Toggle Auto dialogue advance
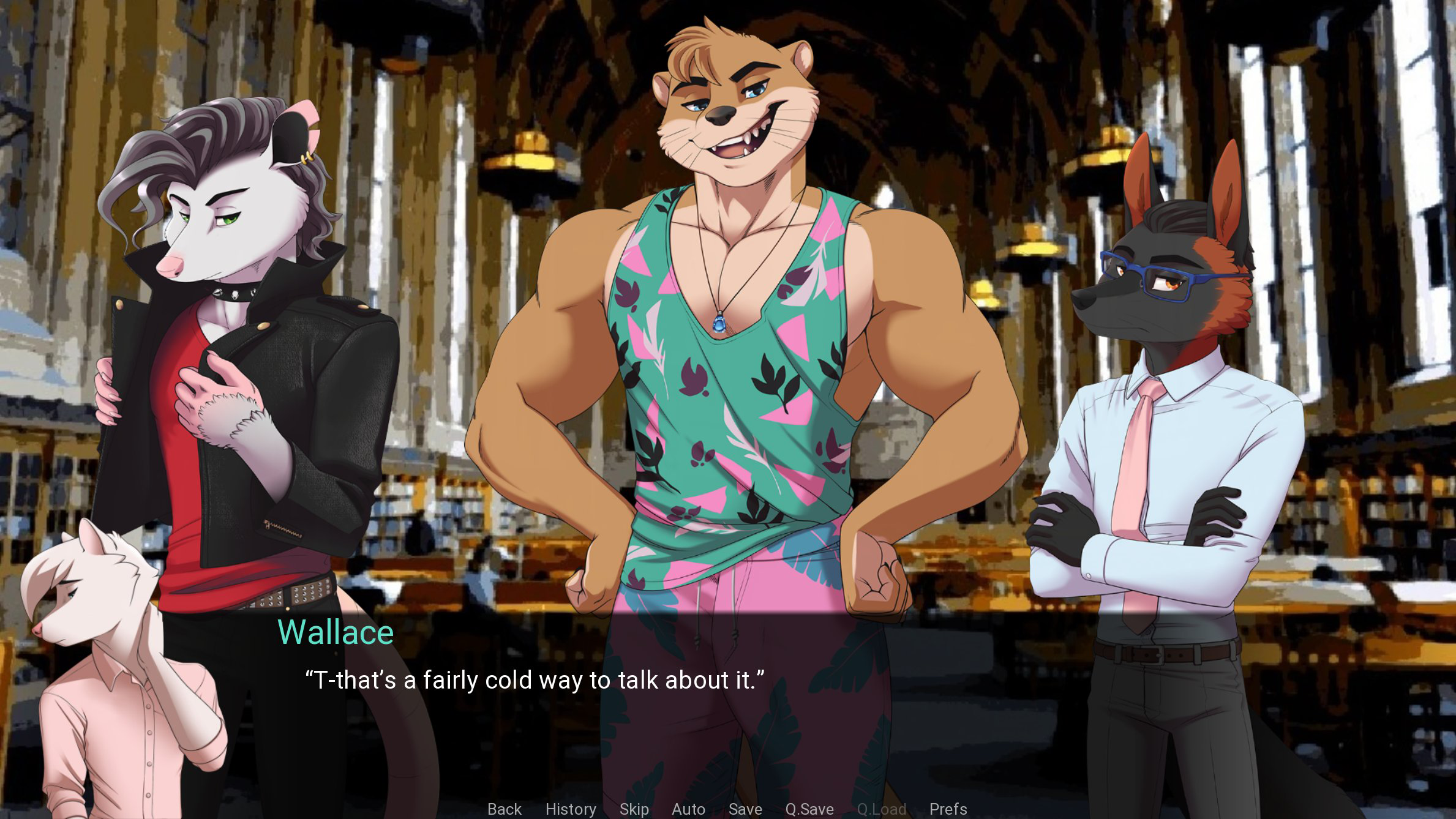The height and width of the screenshot is (819, 1456). click(x=688, y=809)
